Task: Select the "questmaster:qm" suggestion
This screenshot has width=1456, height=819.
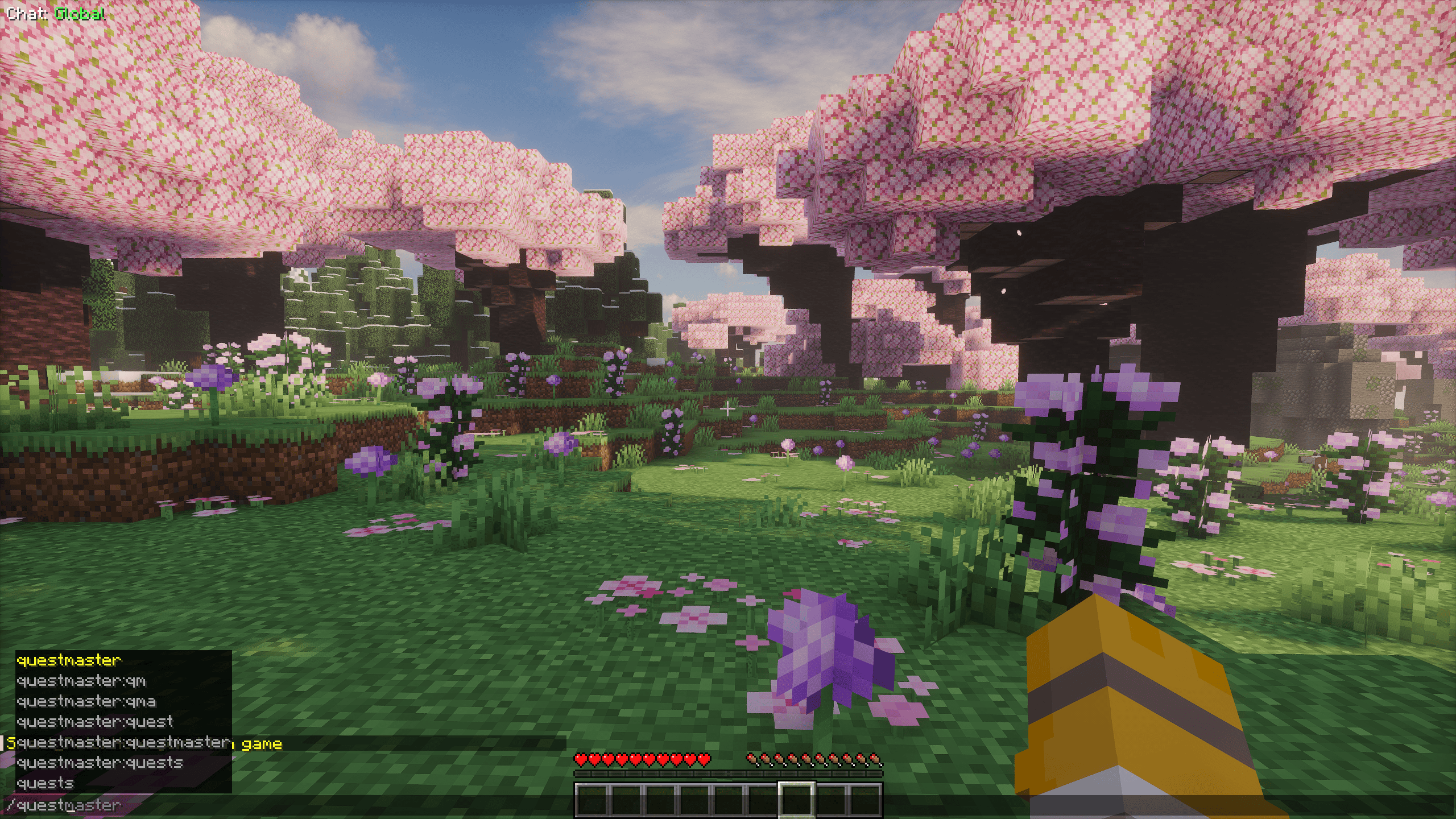Action: pos(81,681)
